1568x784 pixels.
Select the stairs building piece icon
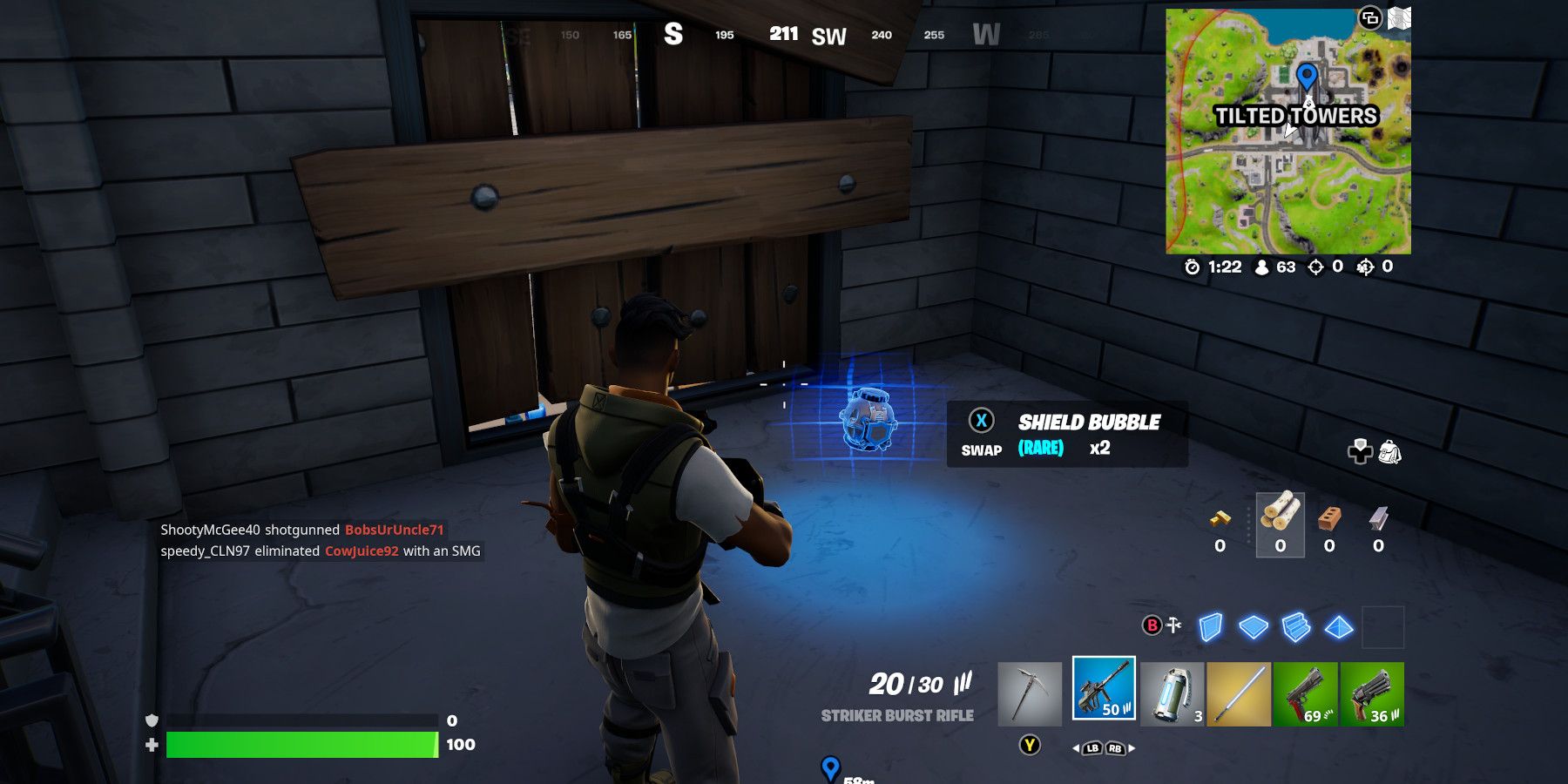pyautogui.click(x=1295, y=627)
